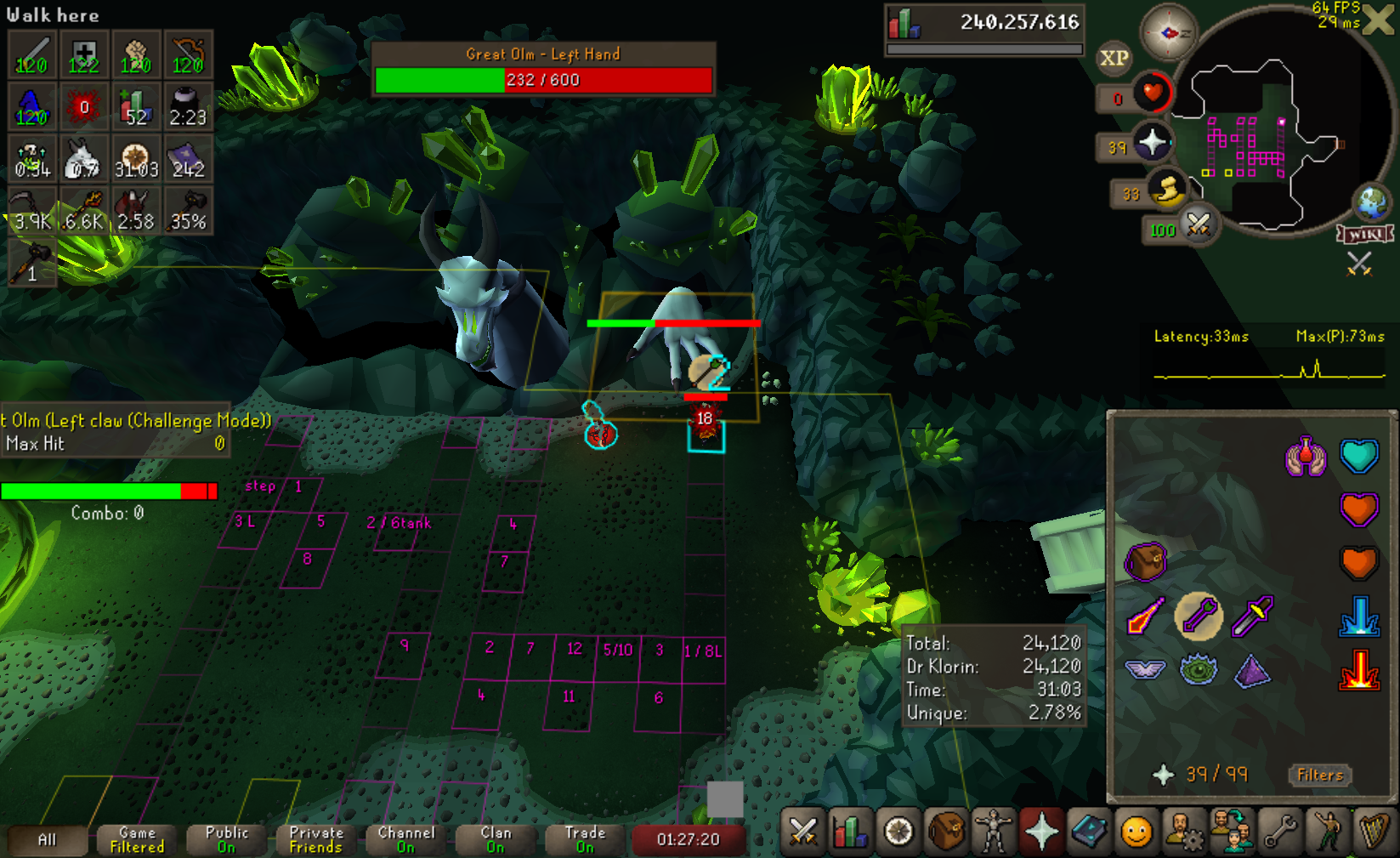Image resolution: width=1400 pixels, height=858 pixels.
Task: Toggle the Protect Item bag prayer
Action: [1145, 561]
